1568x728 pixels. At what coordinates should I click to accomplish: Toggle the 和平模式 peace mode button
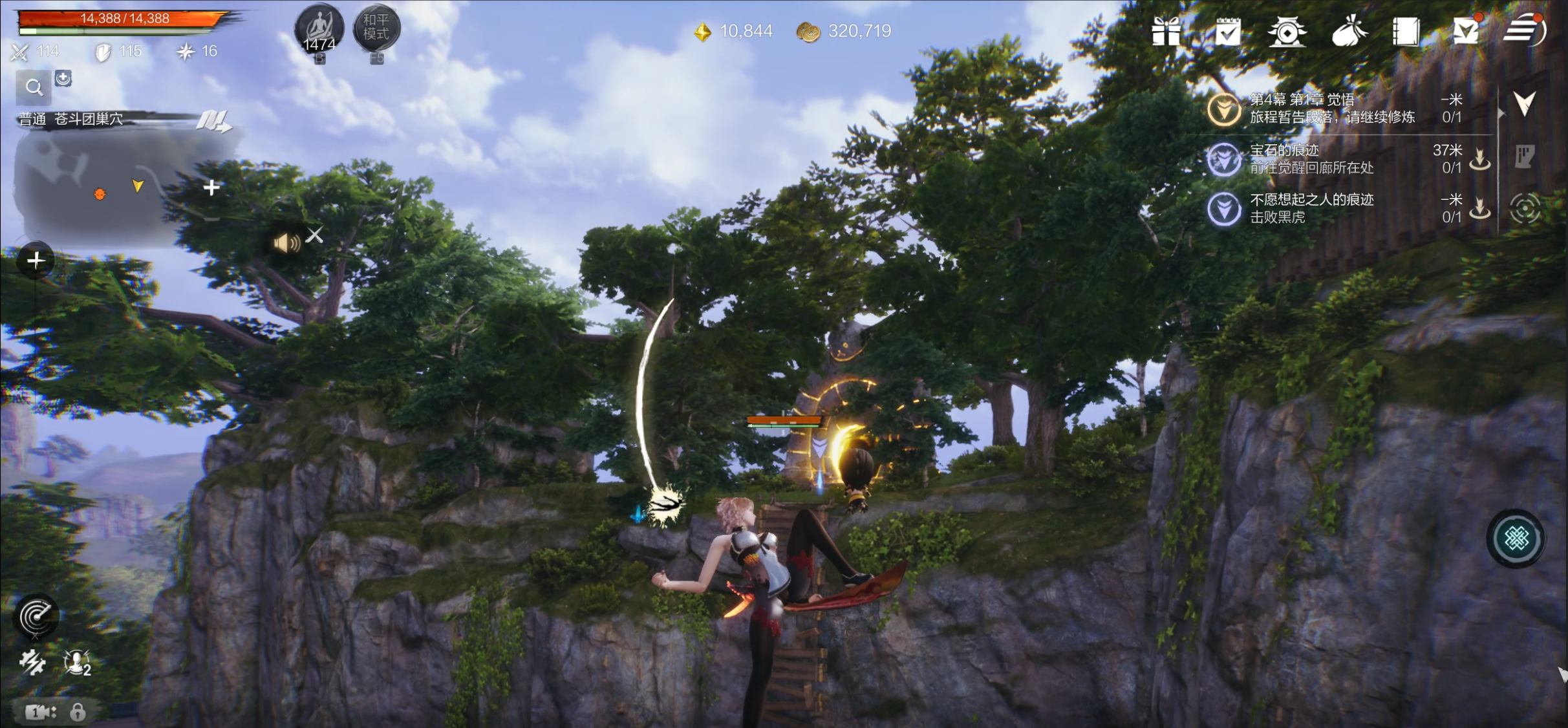tap(376, 27)
